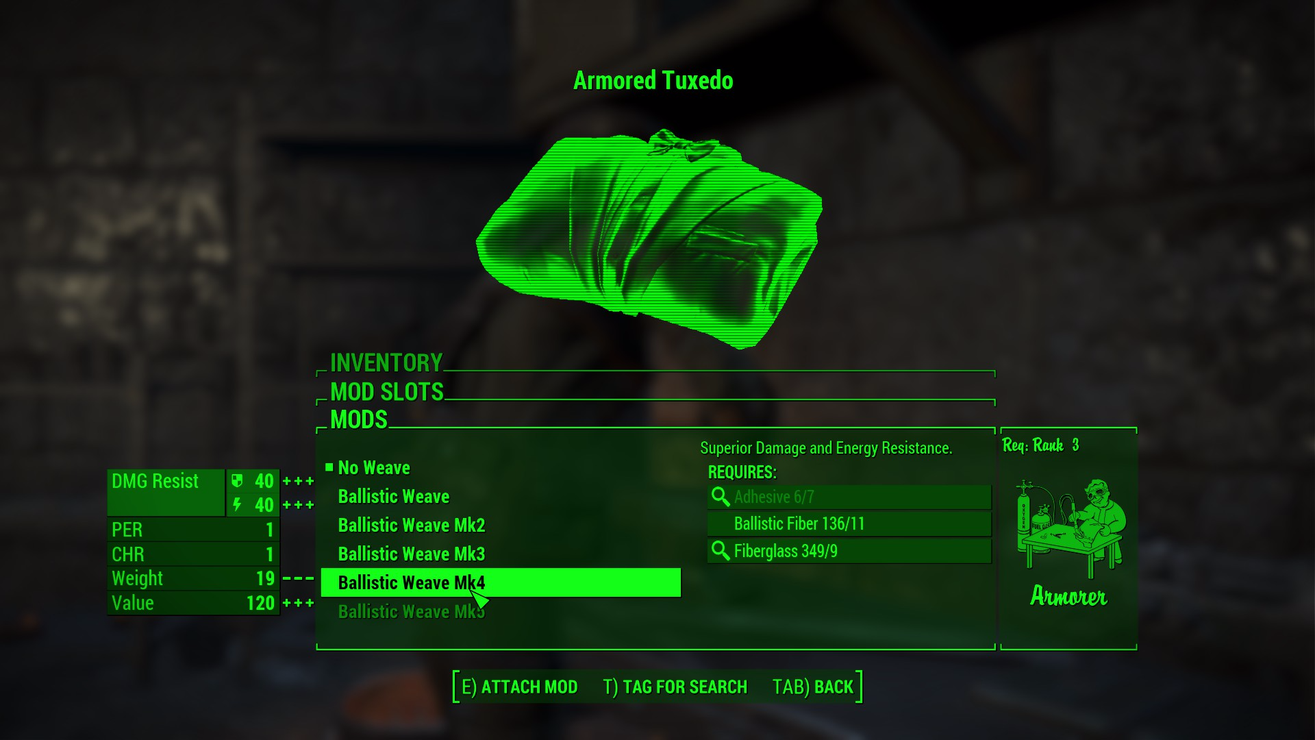Click the Value stat row showing 120

pos(193,603)
